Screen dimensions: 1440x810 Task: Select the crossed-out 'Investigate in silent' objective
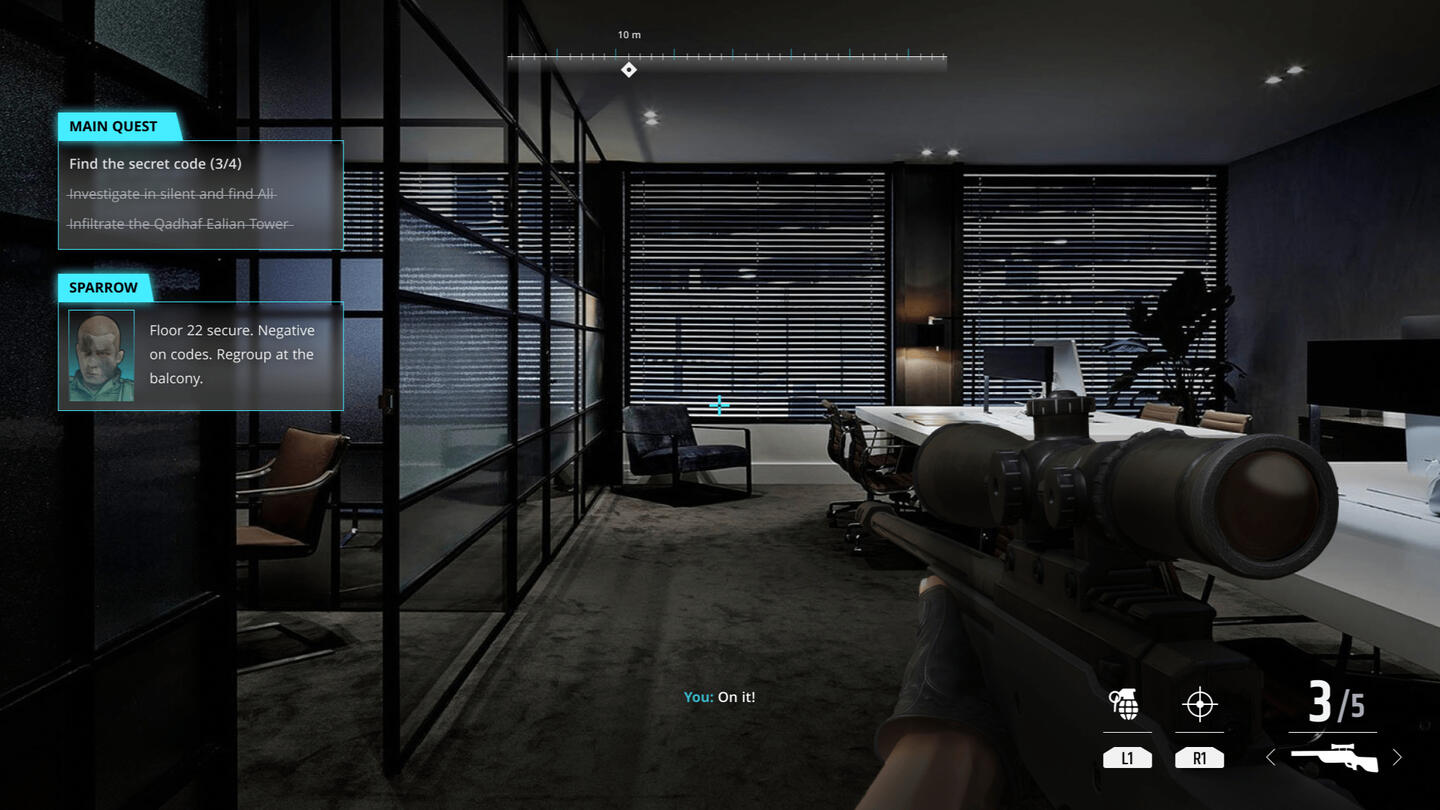171,194
